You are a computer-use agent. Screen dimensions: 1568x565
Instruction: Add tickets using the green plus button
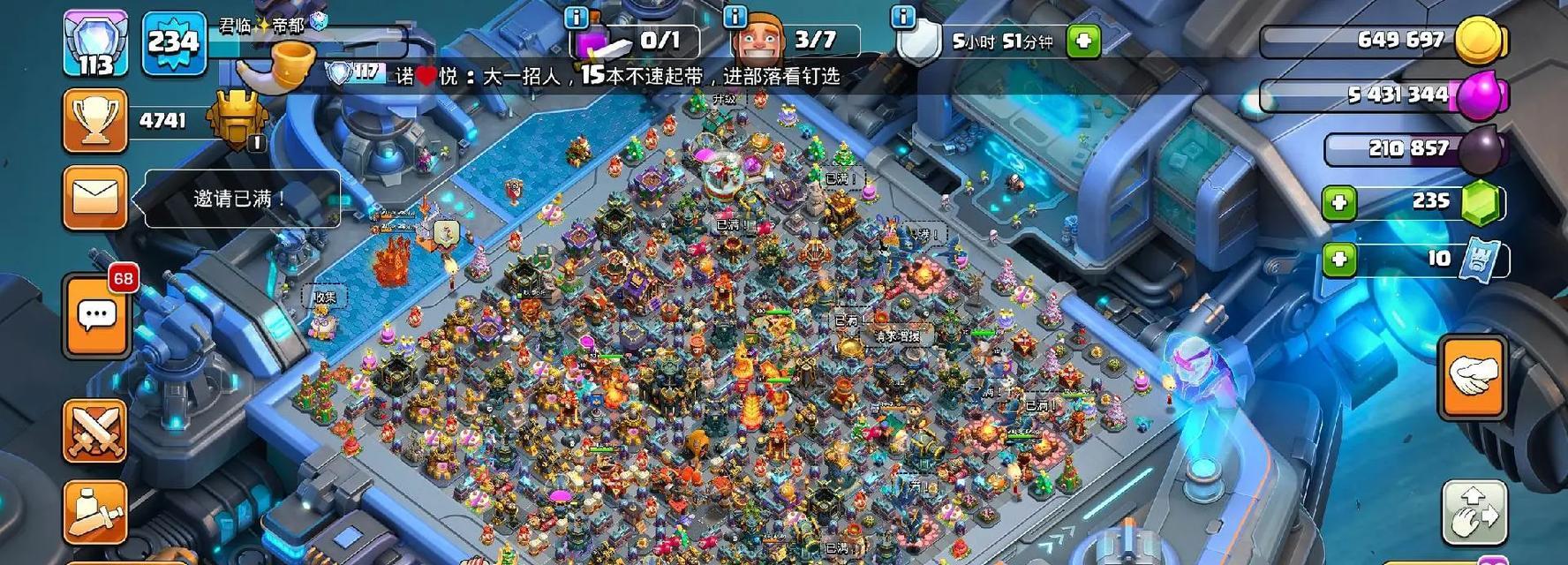[x=1338, y=259]
